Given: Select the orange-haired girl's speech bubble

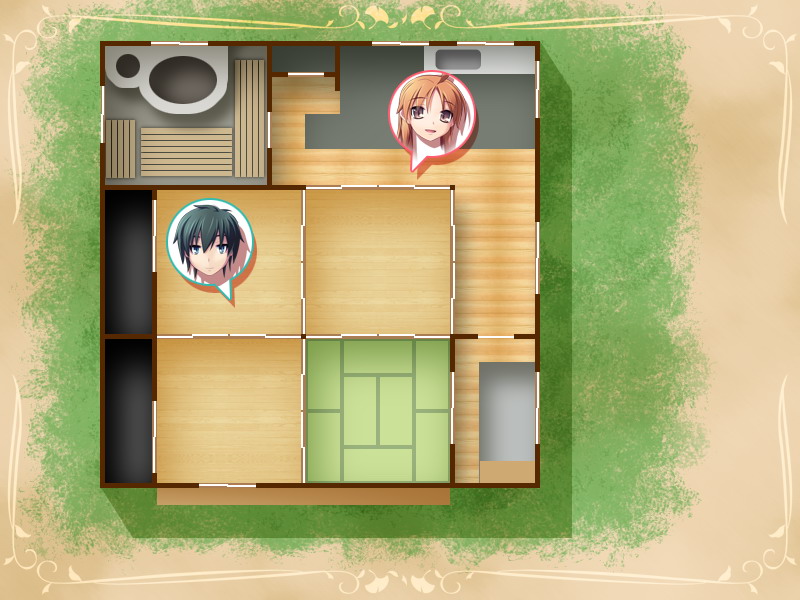Looking at the screenshot, I should pos(431,113).
